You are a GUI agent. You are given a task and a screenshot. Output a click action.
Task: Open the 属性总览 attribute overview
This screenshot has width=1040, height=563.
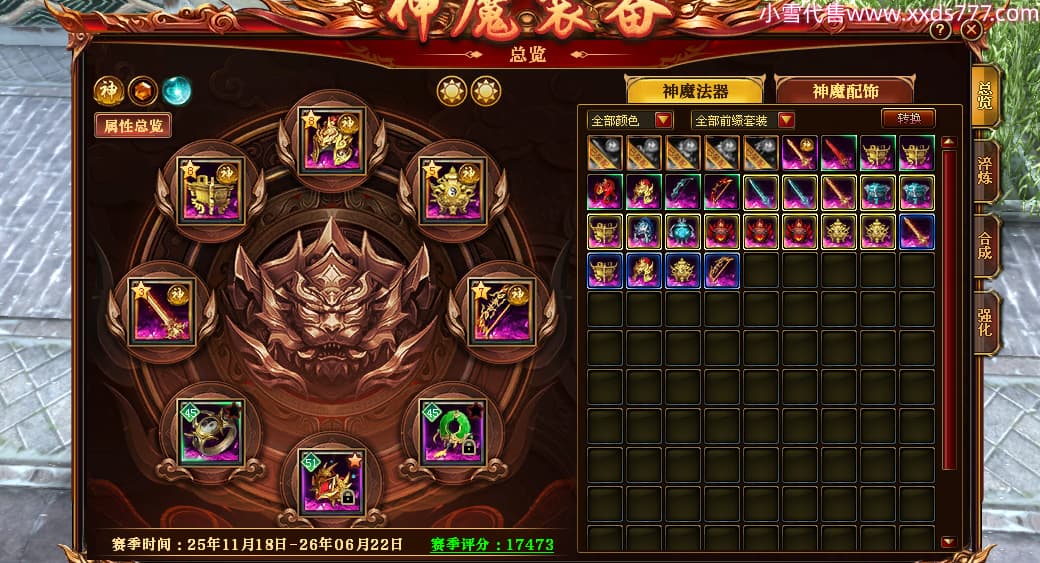coord(132,125)
